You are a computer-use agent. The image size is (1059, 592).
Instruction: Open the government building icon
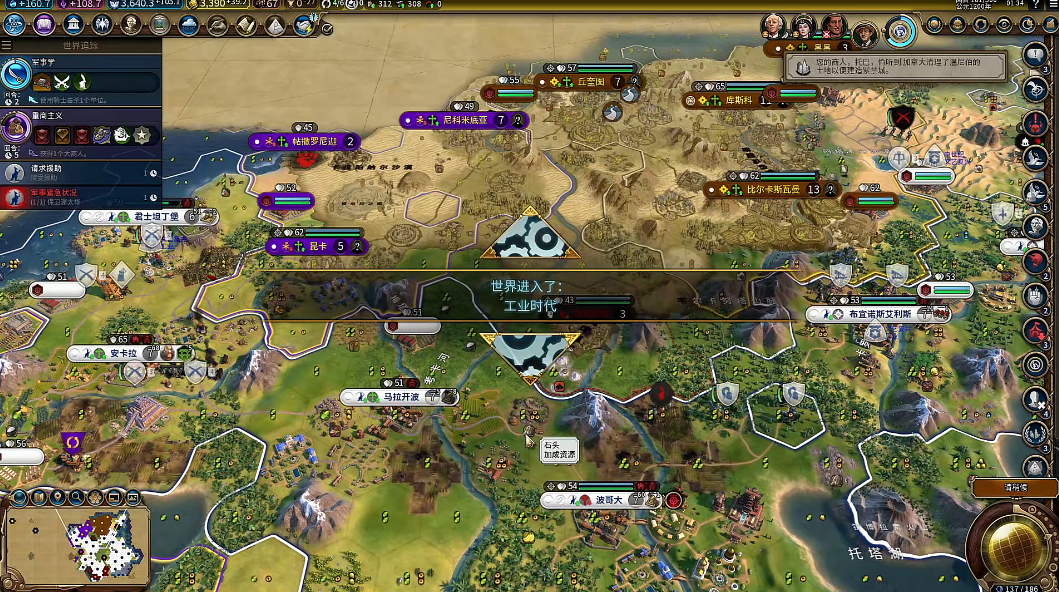click(74, 25)
